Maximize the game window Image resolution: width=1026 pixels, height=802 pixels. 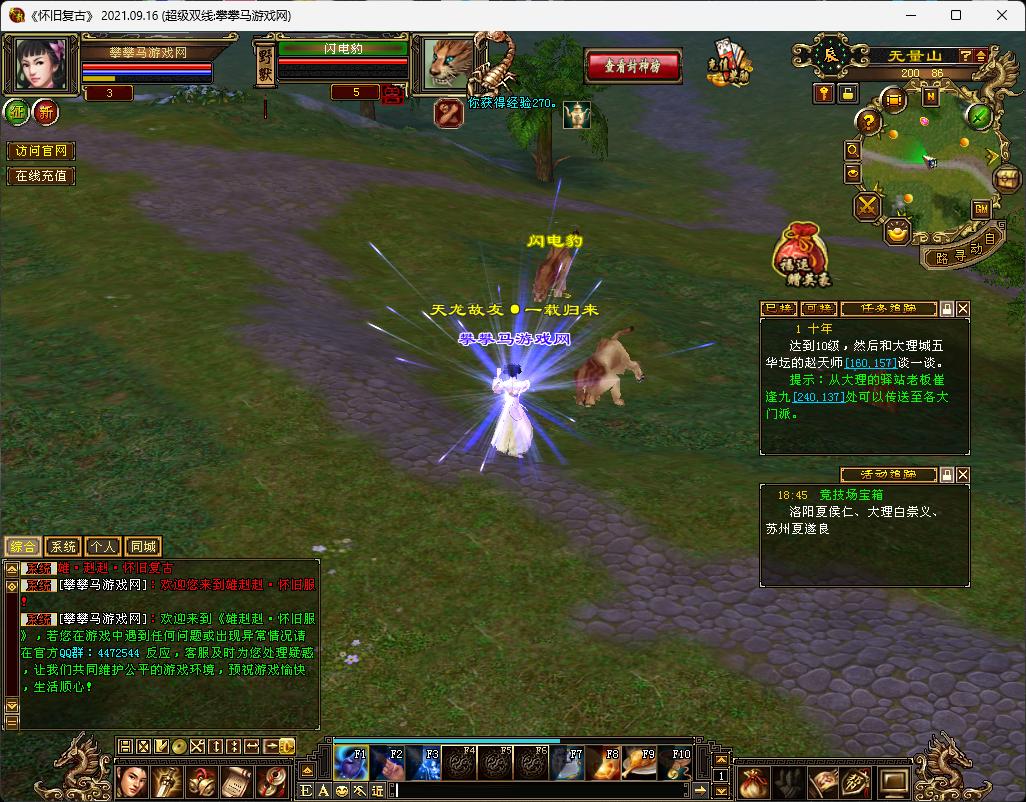pos(956,16)
